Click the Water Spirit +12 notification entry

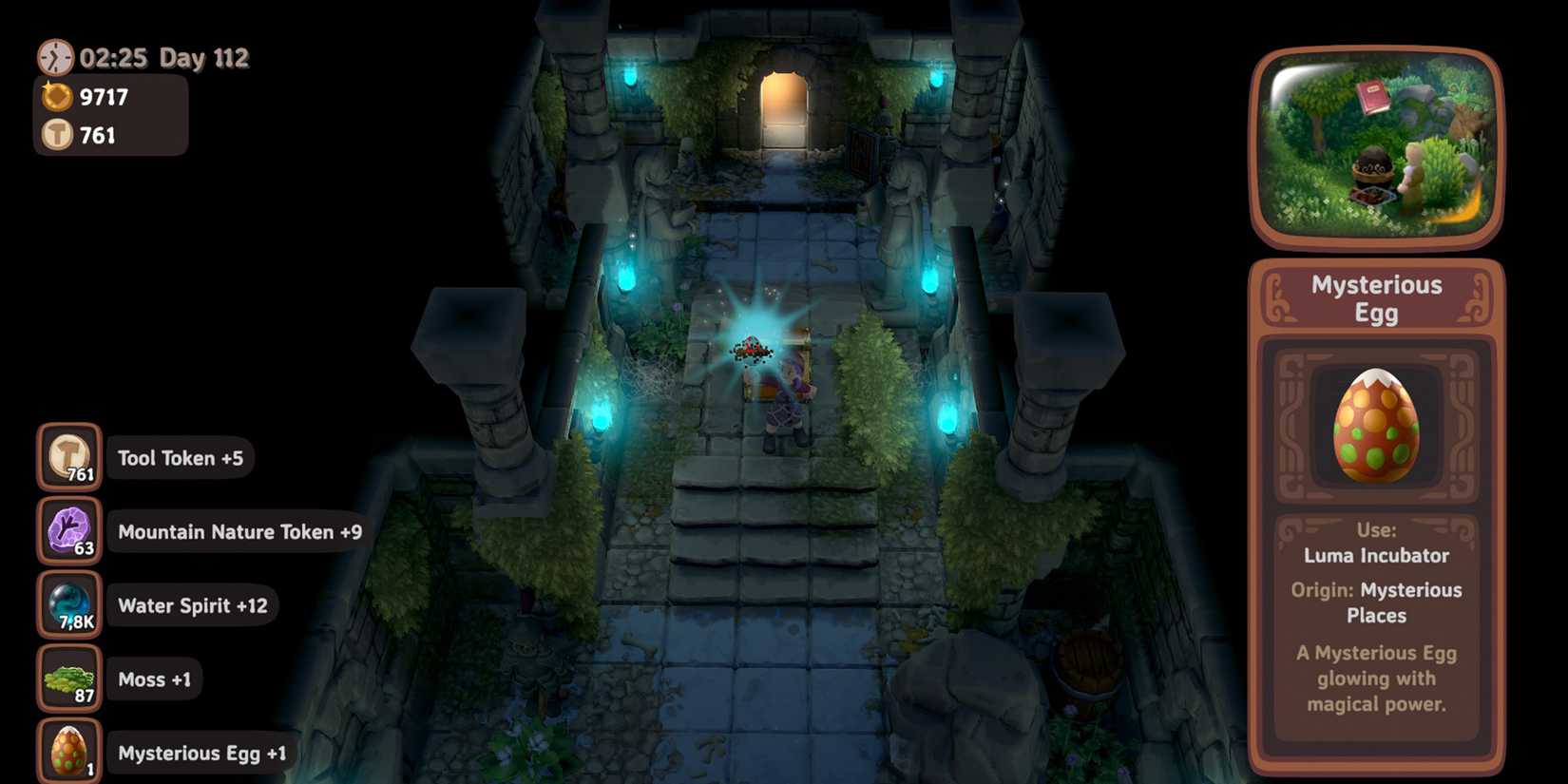coord(191,604)
